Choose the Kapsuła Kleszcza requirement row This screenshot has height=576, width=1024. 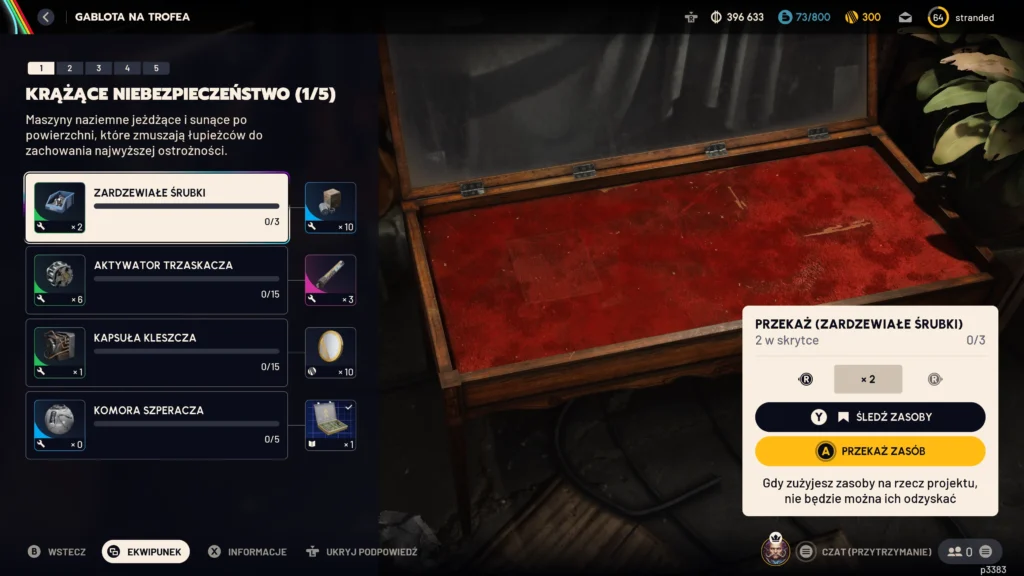(157, 353)
